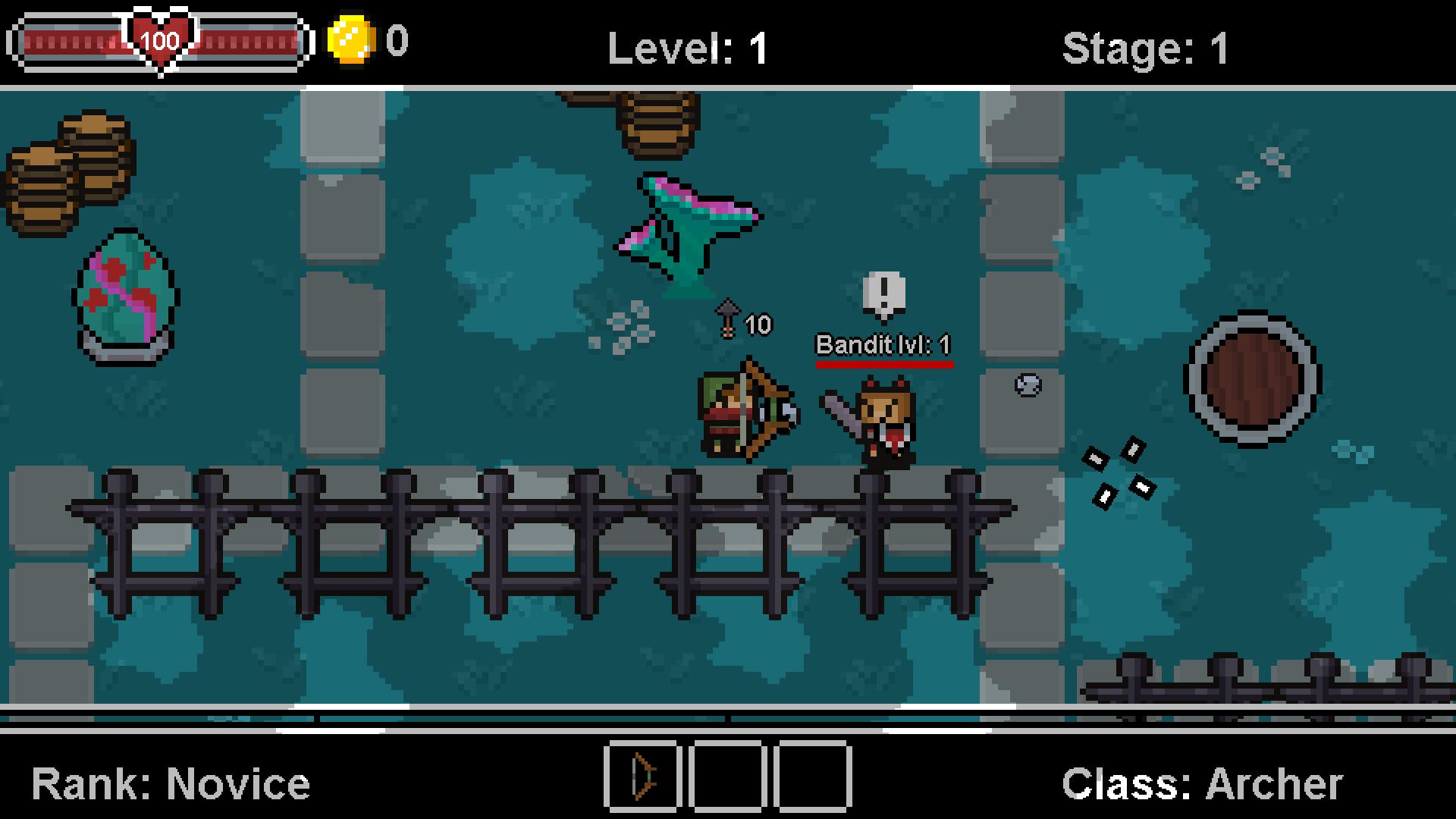Click the Bandit's red health bar
Image resolution: width=1456 pixels, height=819 pixels.
(x=884, y=366)
